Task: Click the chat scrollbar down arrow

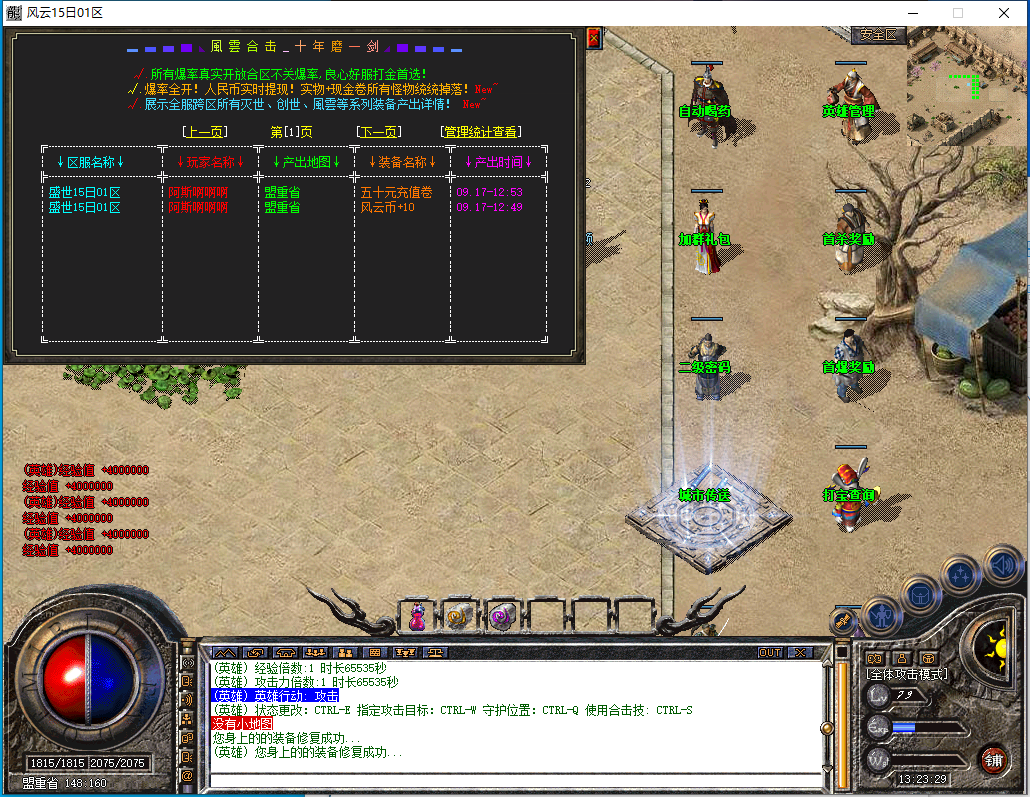Action: (x=826, y=769)
